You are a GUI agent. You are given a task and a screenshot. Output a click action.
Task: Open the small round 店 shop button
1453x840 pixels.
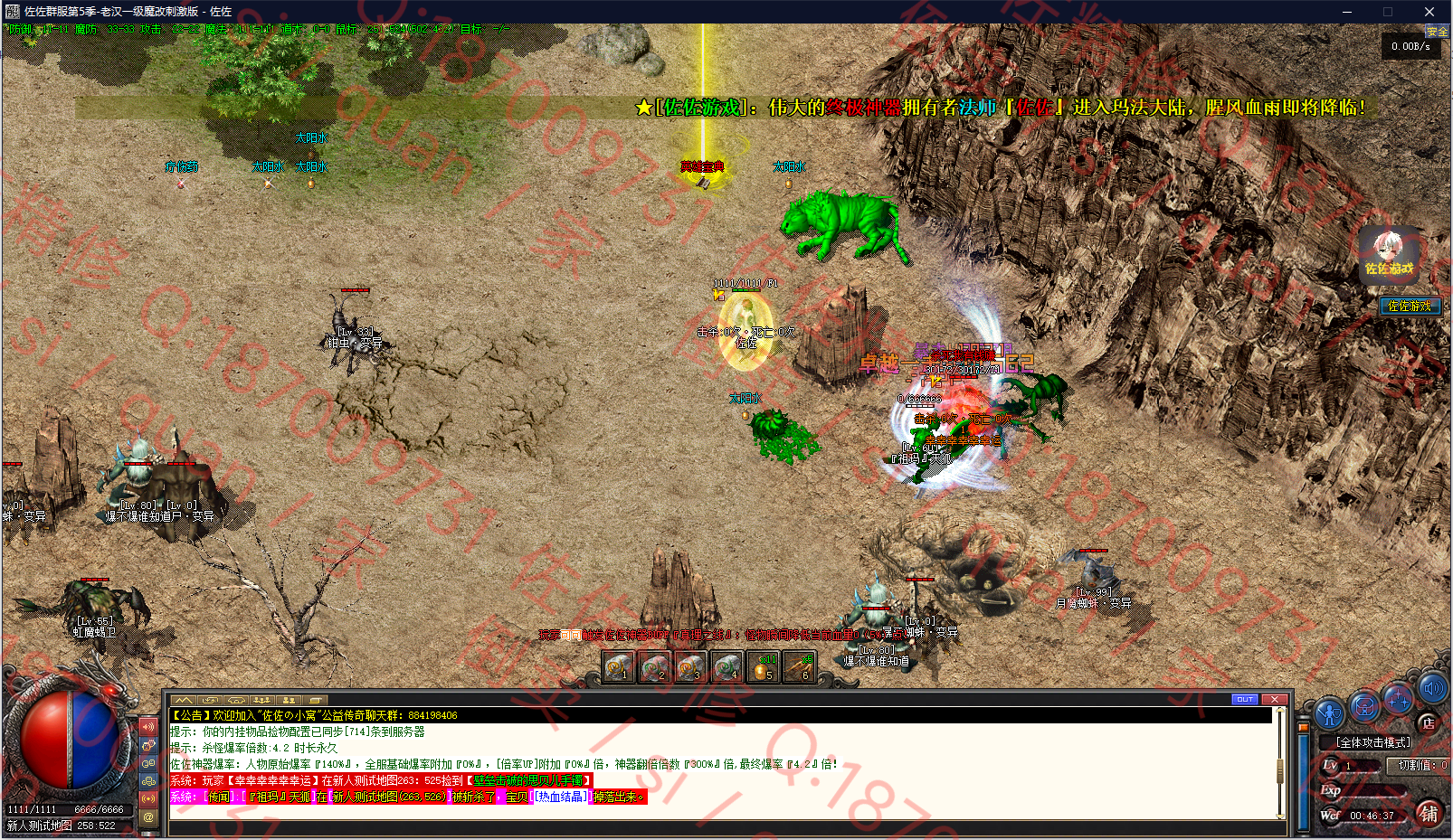1429,722
